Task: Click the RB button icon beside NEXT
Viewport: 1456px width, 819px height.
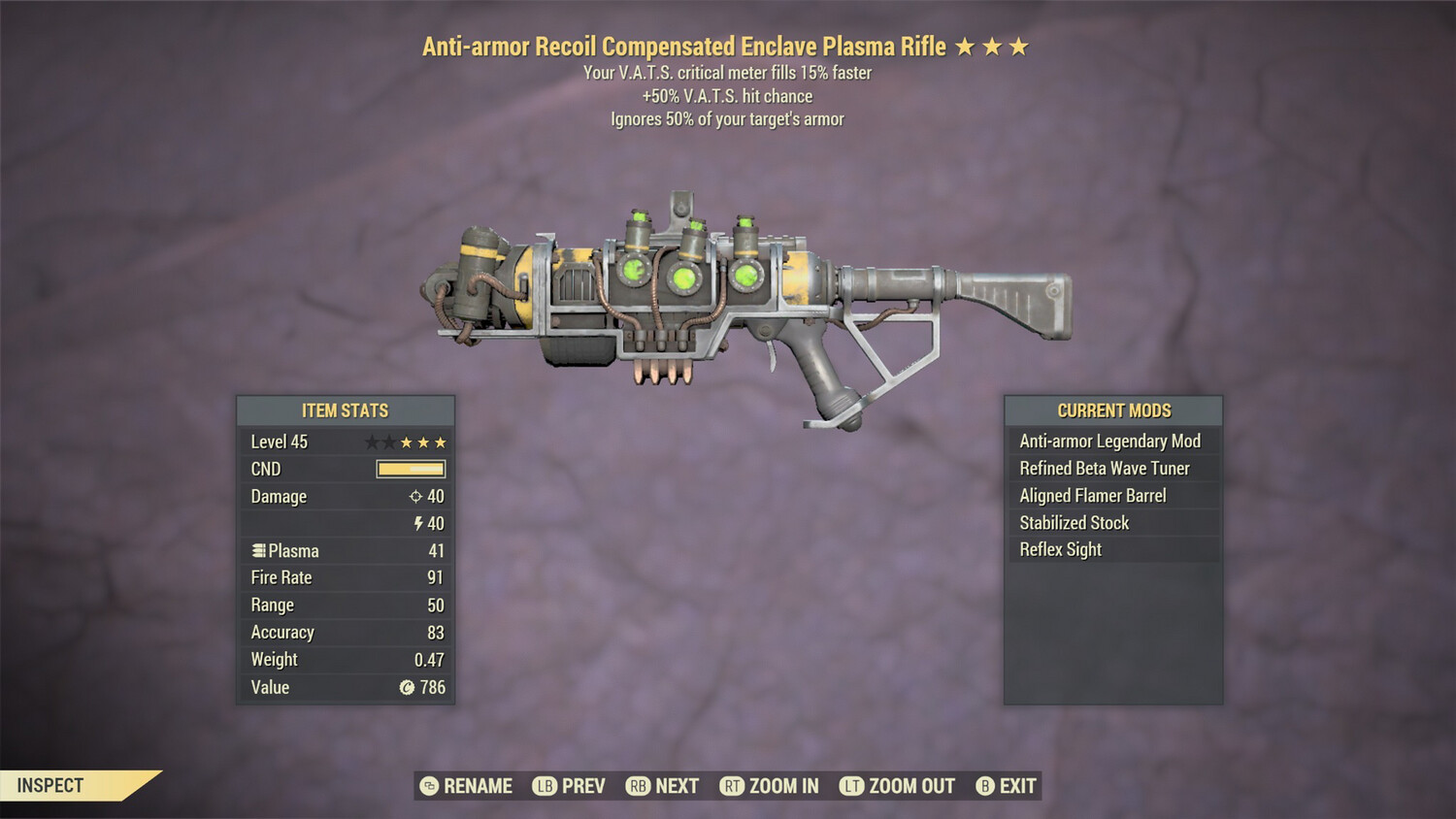Action: point(638,786)
